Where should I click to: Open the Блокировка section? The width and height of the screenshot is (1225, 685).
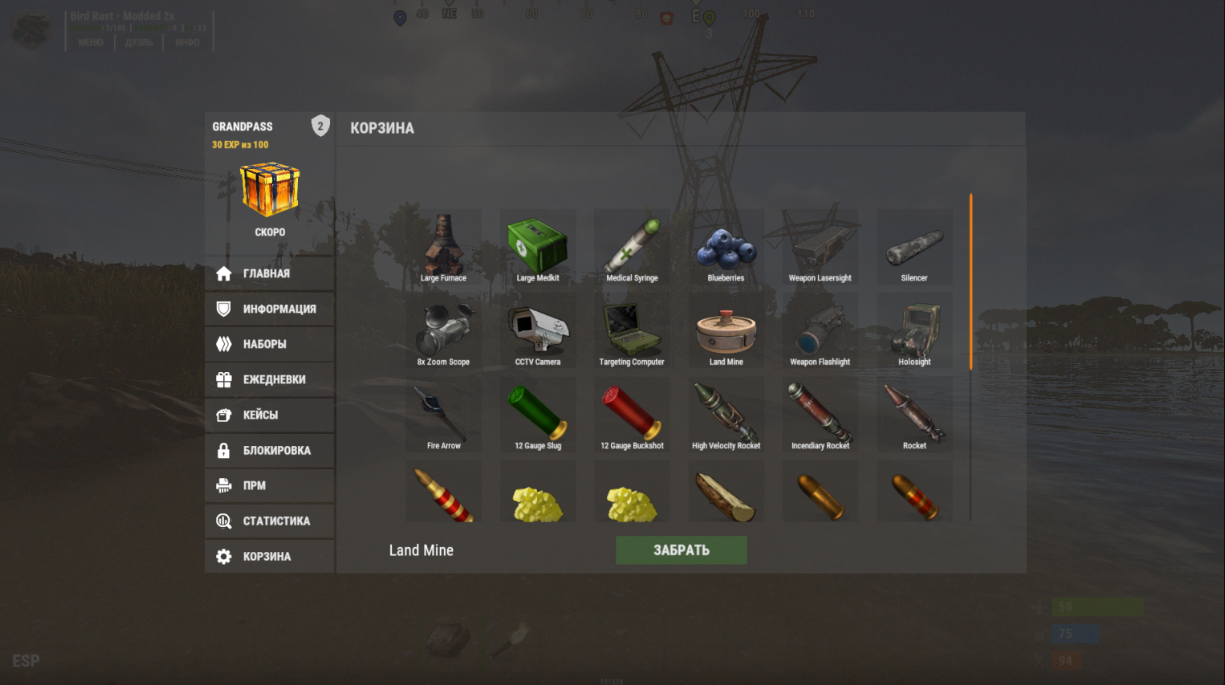(x=270, y=450)
